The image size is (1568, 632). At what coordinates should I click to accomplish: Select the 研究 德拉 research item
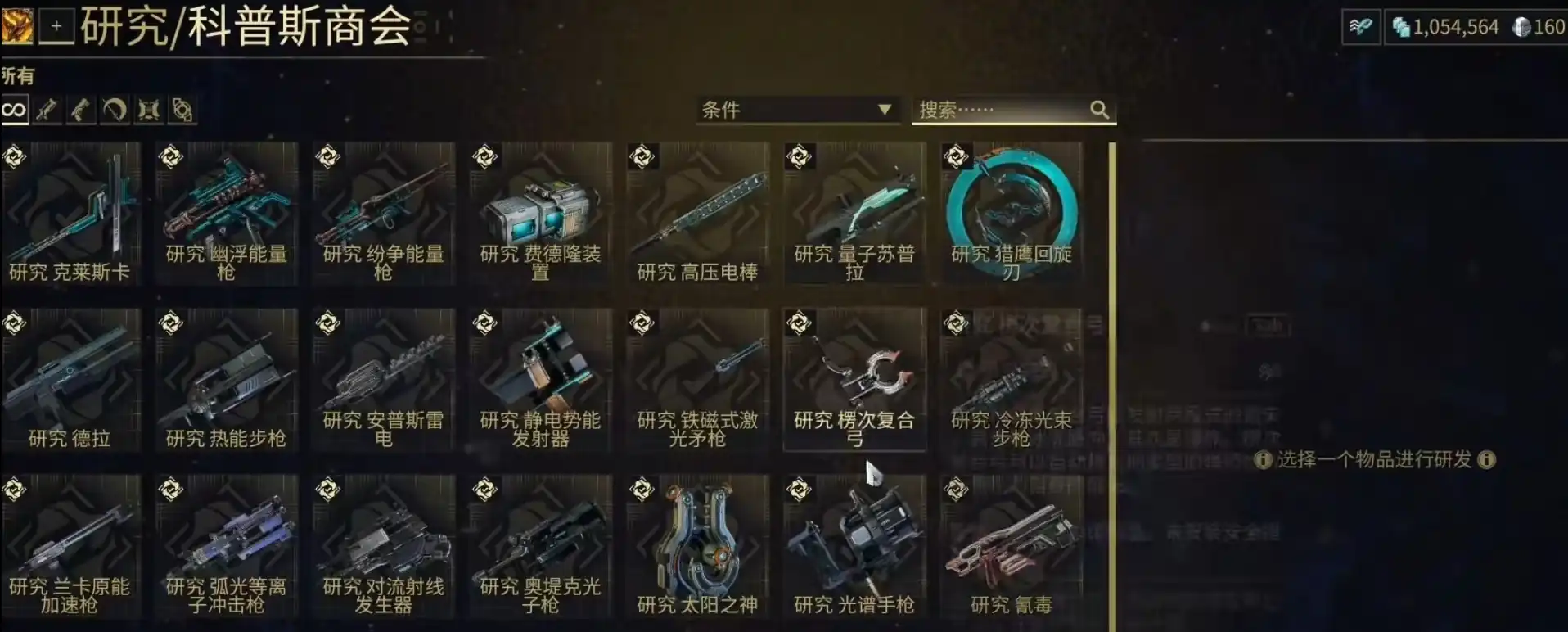[x=70, y=381]
